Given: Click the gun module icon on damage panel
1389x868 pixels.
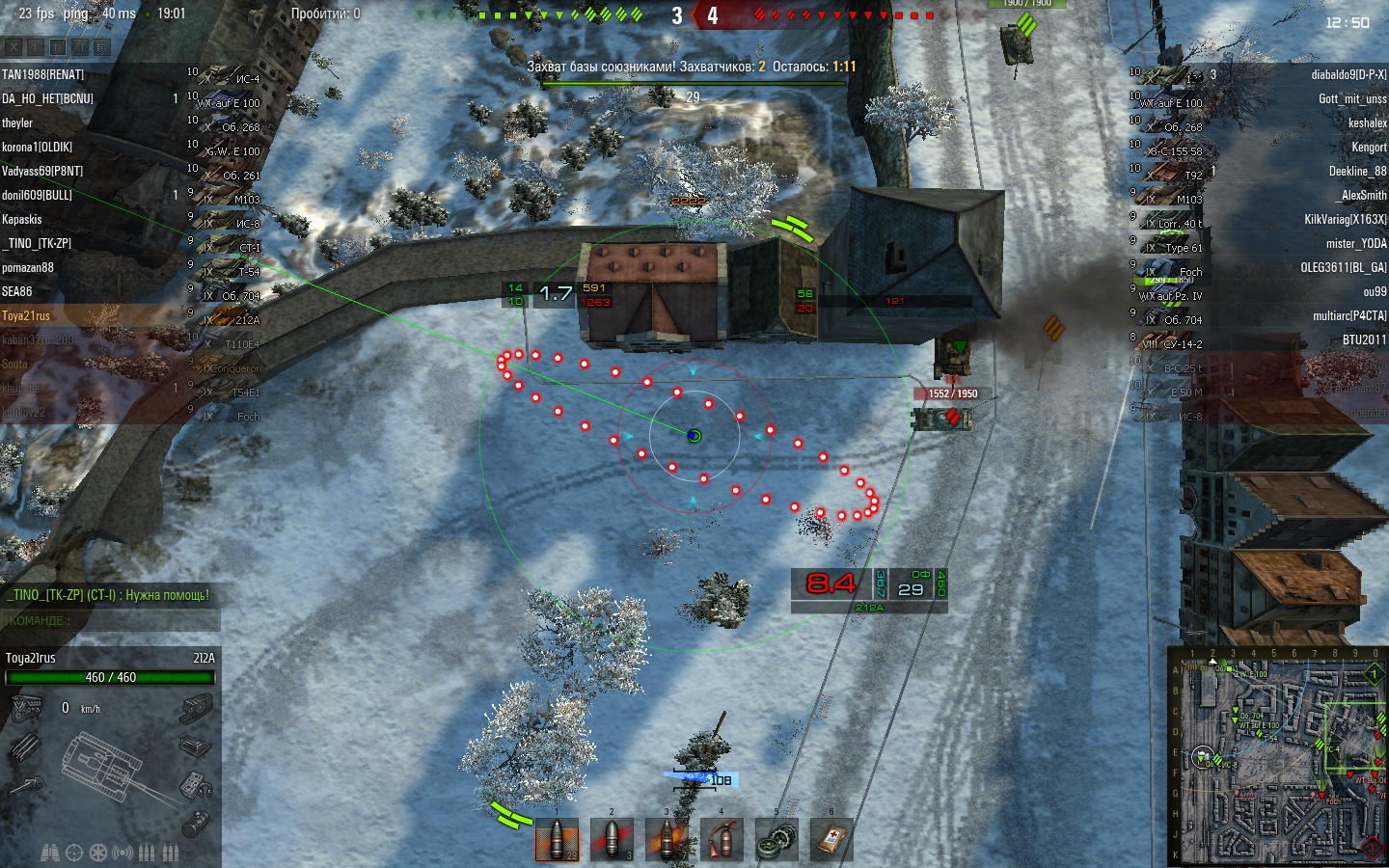Looking at the screenshot, I should click(26, 785).
